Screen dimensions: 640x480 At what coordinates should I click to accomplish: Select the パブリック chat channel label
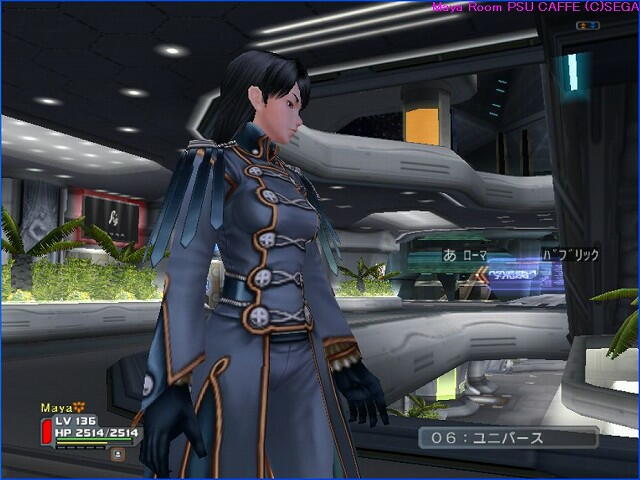570,255
